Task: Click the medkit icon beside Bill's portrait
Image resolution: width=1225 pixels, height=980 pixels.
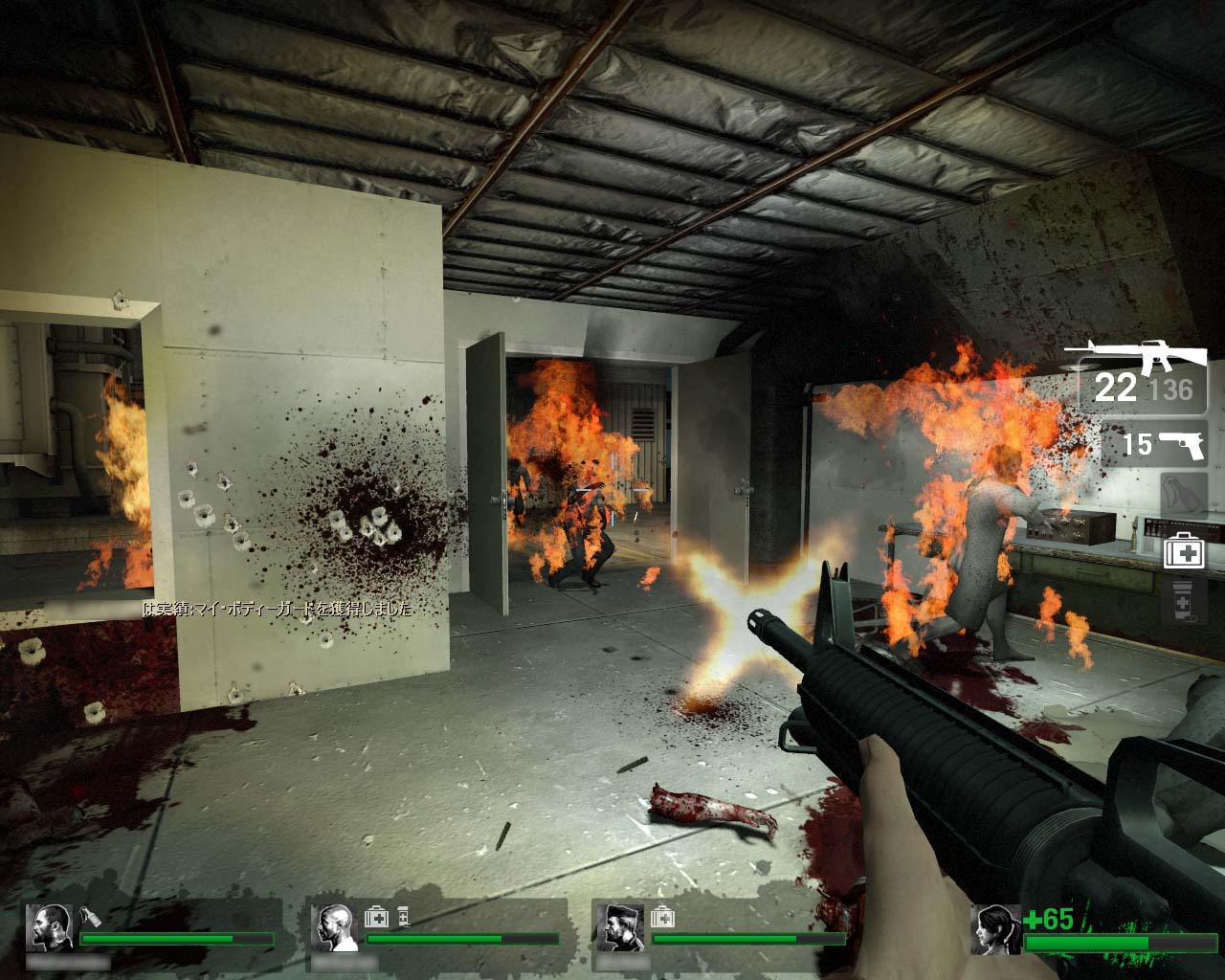Action: tap(662, 918)
